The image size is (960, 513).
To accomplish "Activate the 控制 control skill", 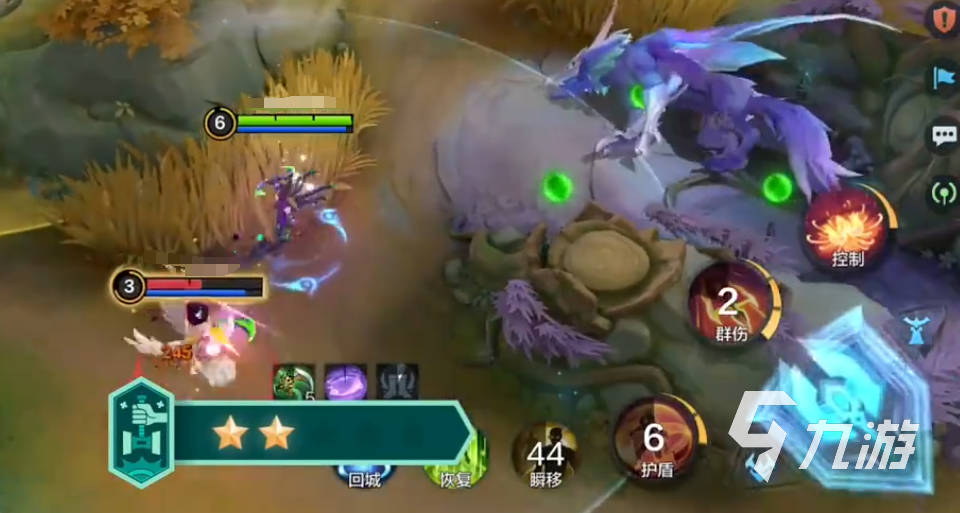I will (845, 227).
